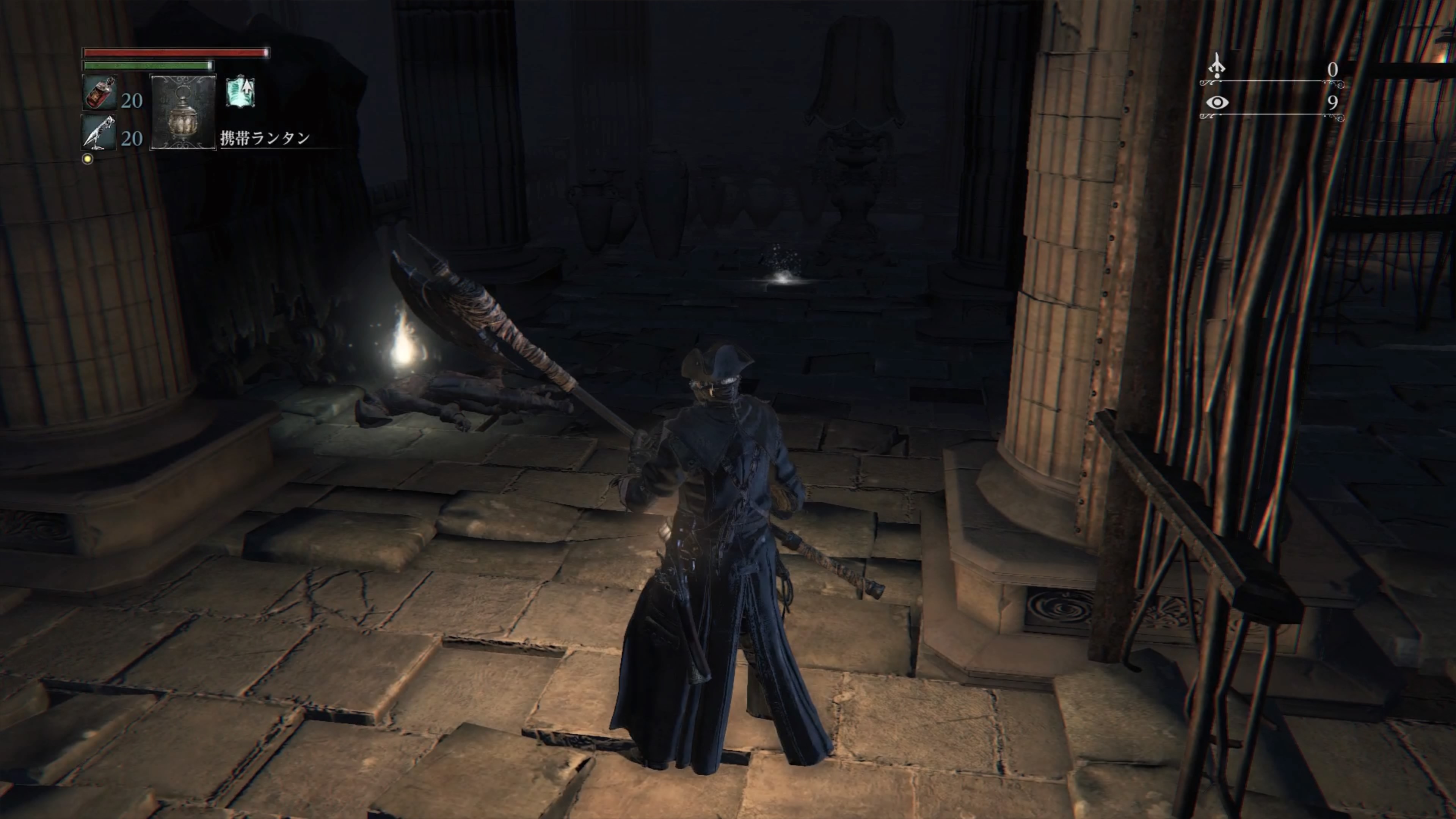This screenshot has height=819, width=1456.
Task: Click the teal ribcage buff status icon
Action: coord(241,93)
